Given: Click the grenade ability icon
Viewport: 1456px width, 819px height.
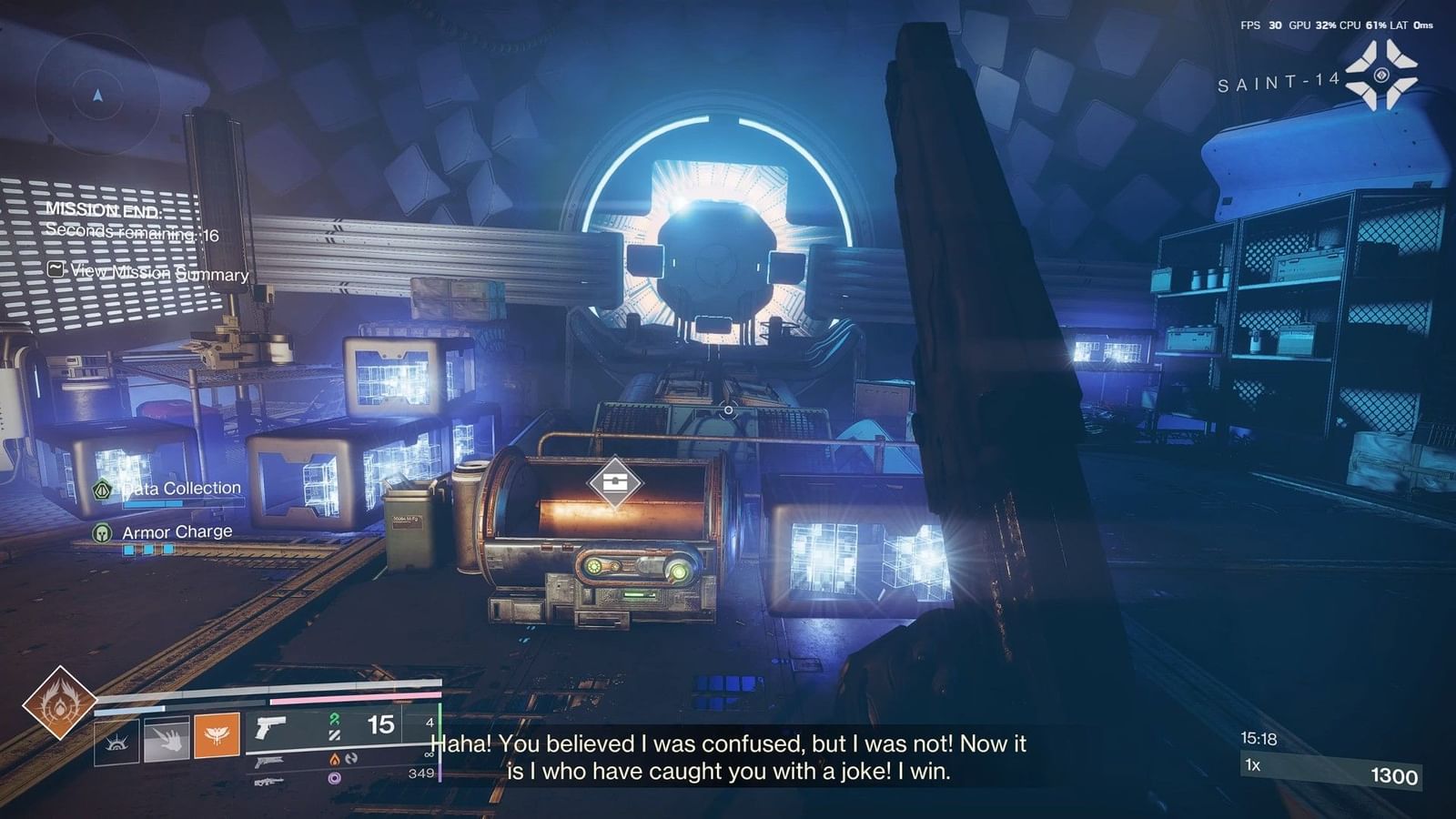Looking at the screenshot, I should tap(119, 743).
